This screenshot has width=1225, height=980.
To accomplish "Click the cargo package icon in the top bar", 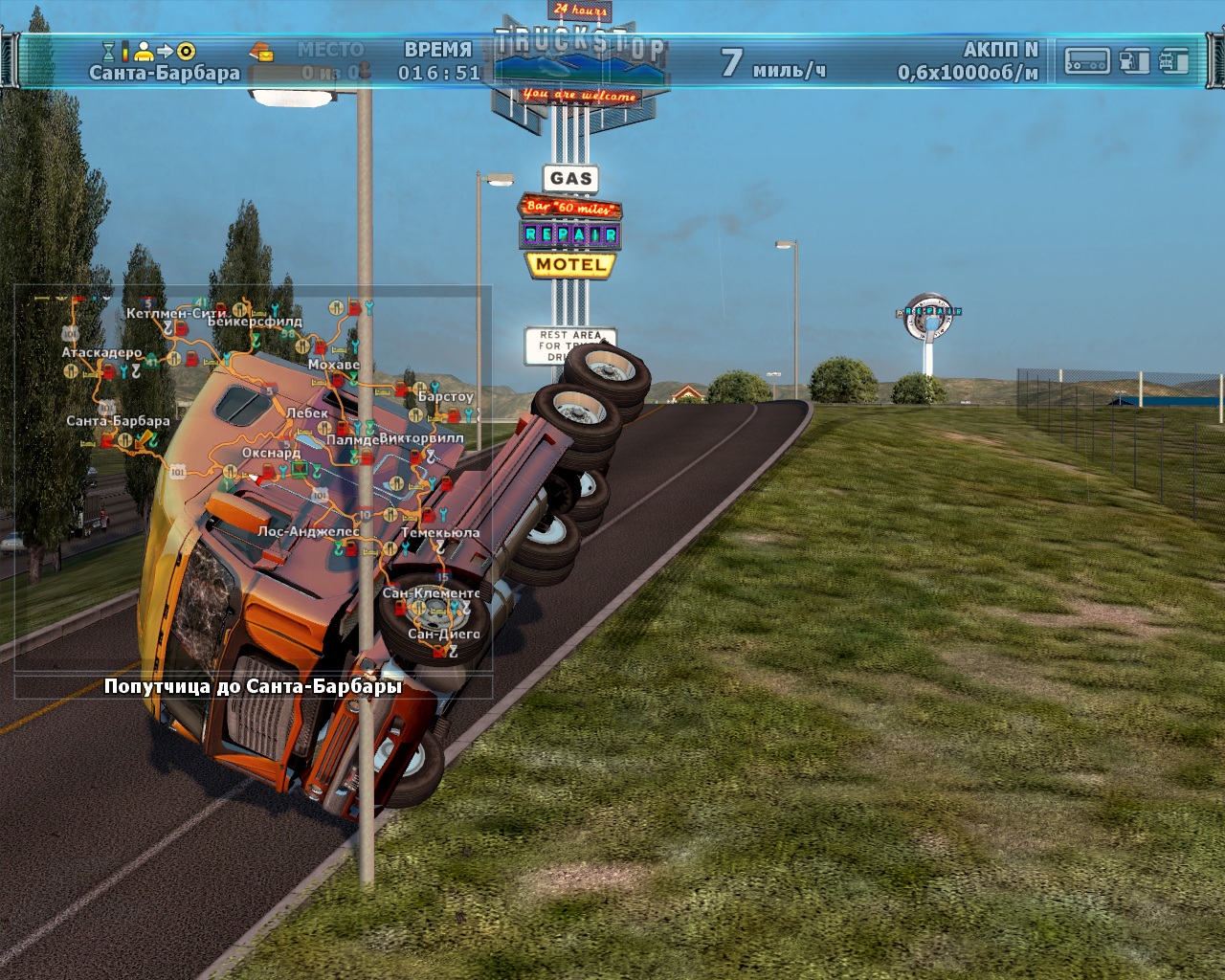I will [x=260, y=50].
